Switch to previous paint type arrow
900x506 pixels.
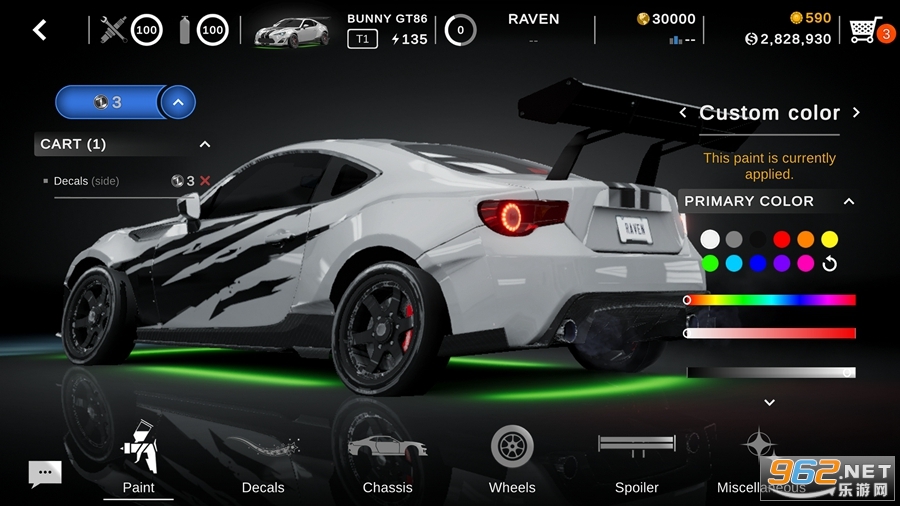[x=683, y=113]
